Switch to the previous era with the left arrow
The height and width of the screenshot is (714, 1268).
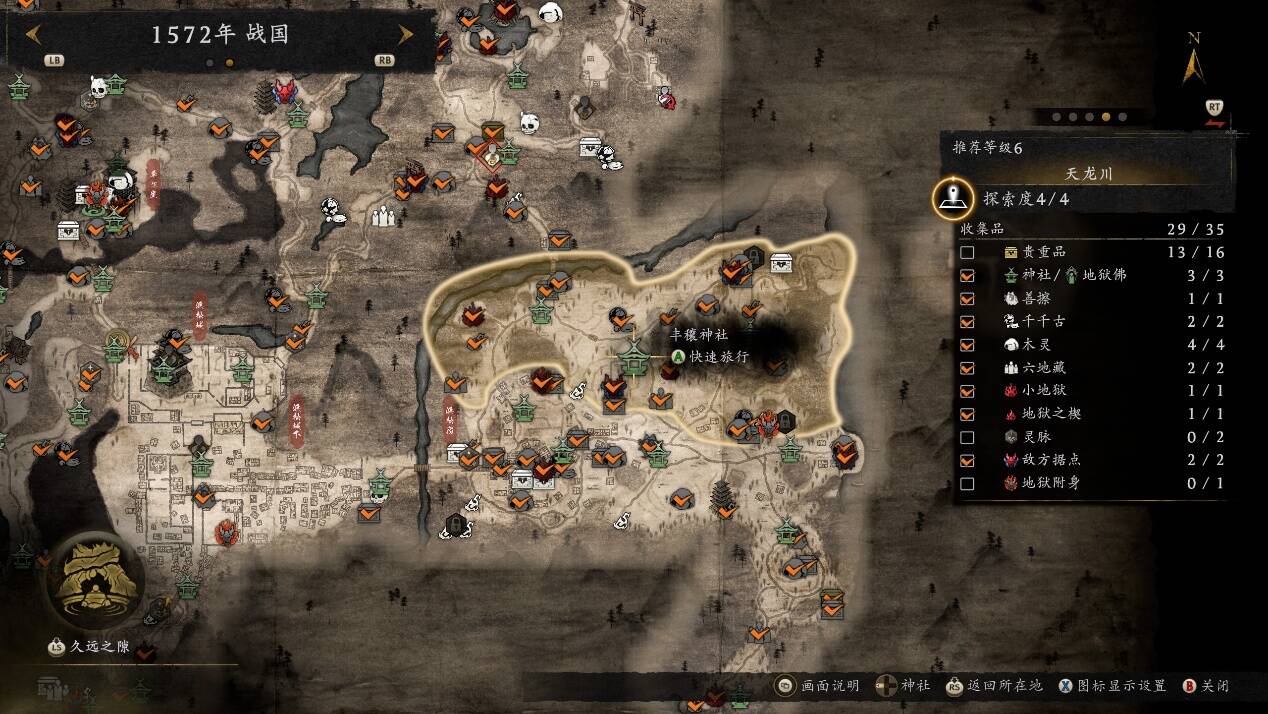(x=33, y=34)
